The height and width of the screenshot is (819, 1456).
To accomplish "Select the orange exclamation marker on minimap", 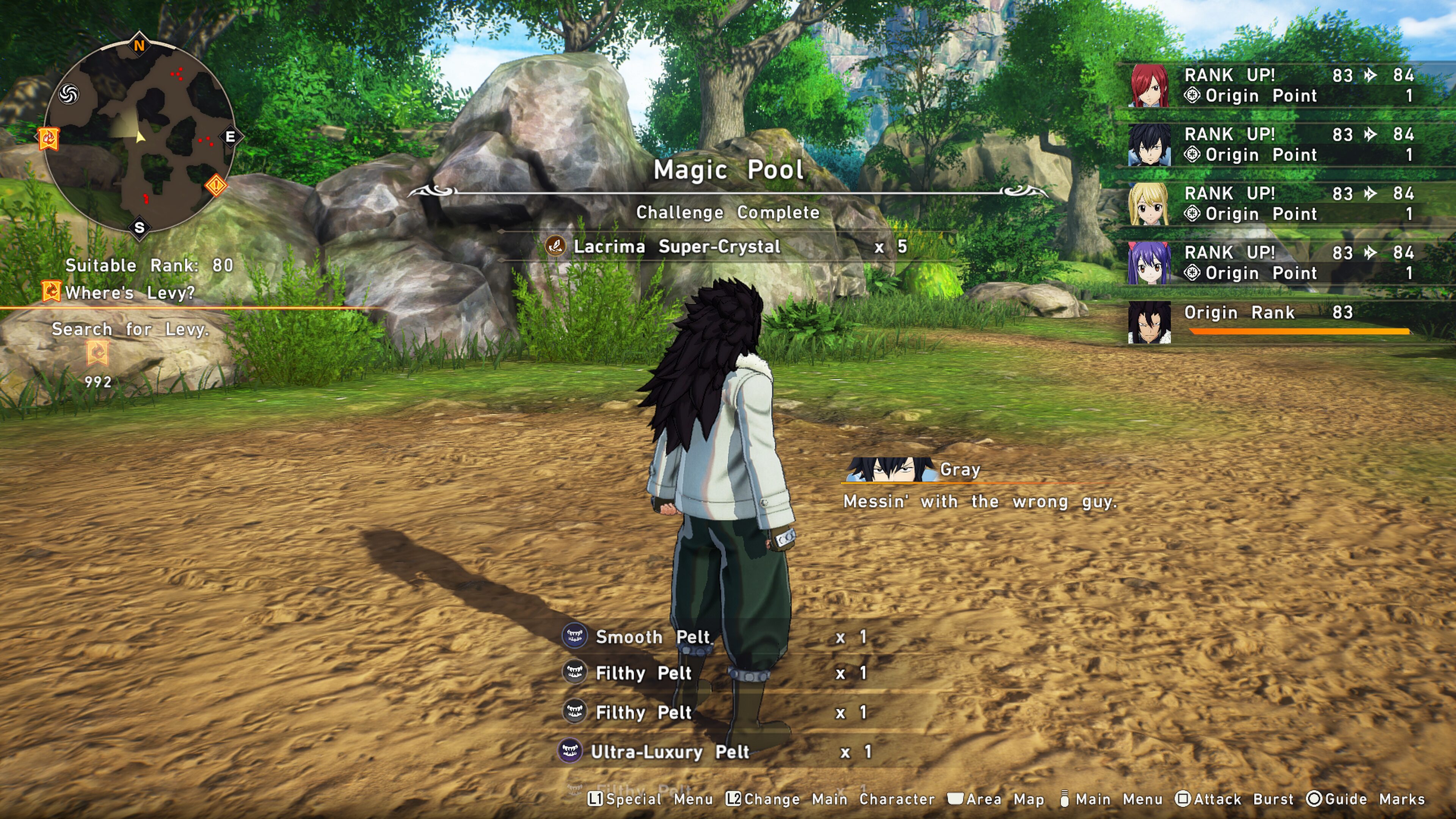I will (x=216, y=185).
